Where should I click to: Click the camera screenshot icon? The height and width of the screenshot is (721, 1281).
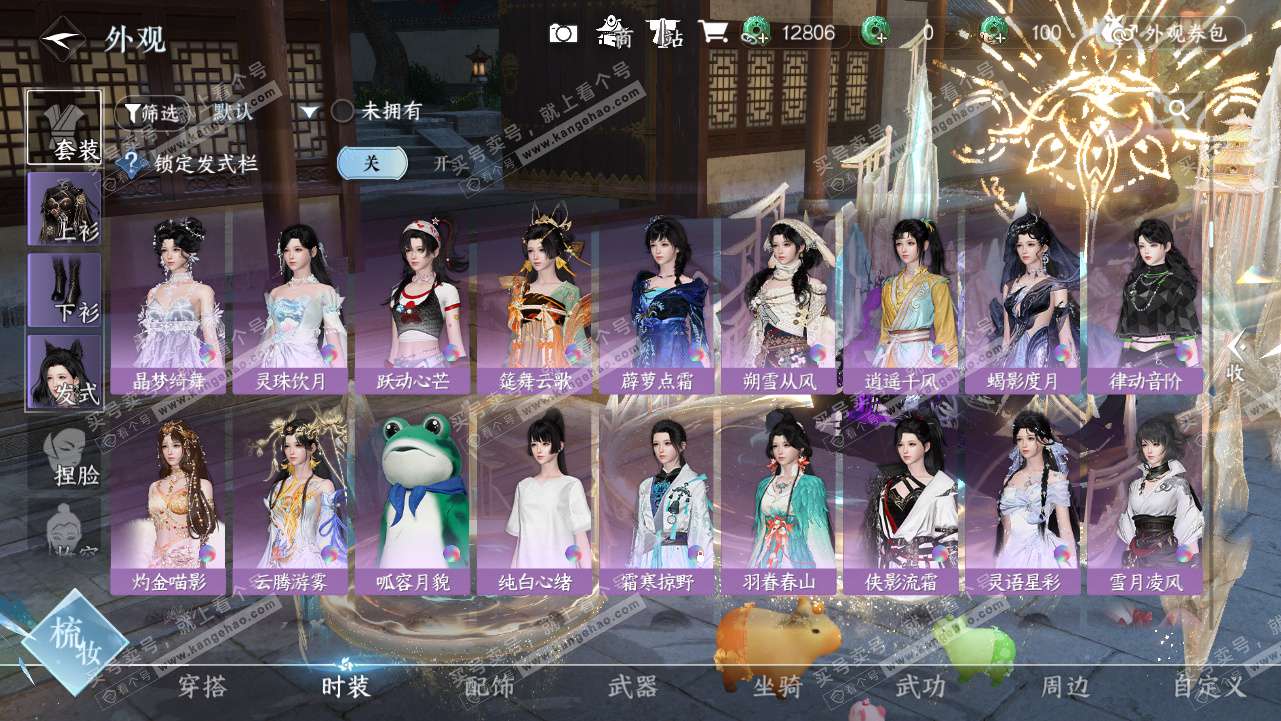pyautogui.click(x=563, y=33)
